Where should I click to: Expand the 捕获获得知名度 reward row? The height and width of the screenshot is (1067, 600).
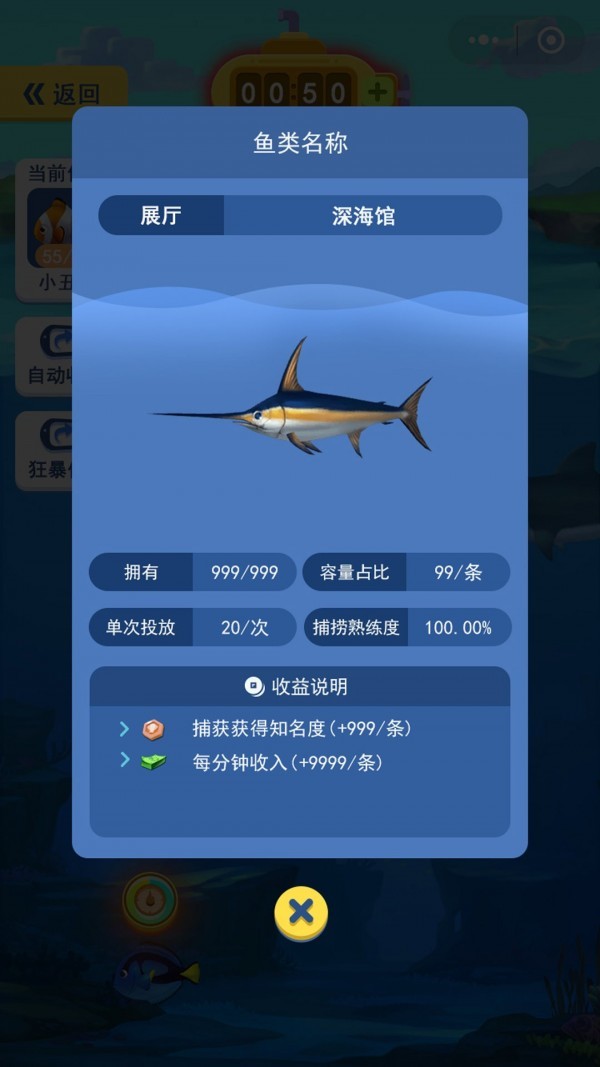click(125, 729)
